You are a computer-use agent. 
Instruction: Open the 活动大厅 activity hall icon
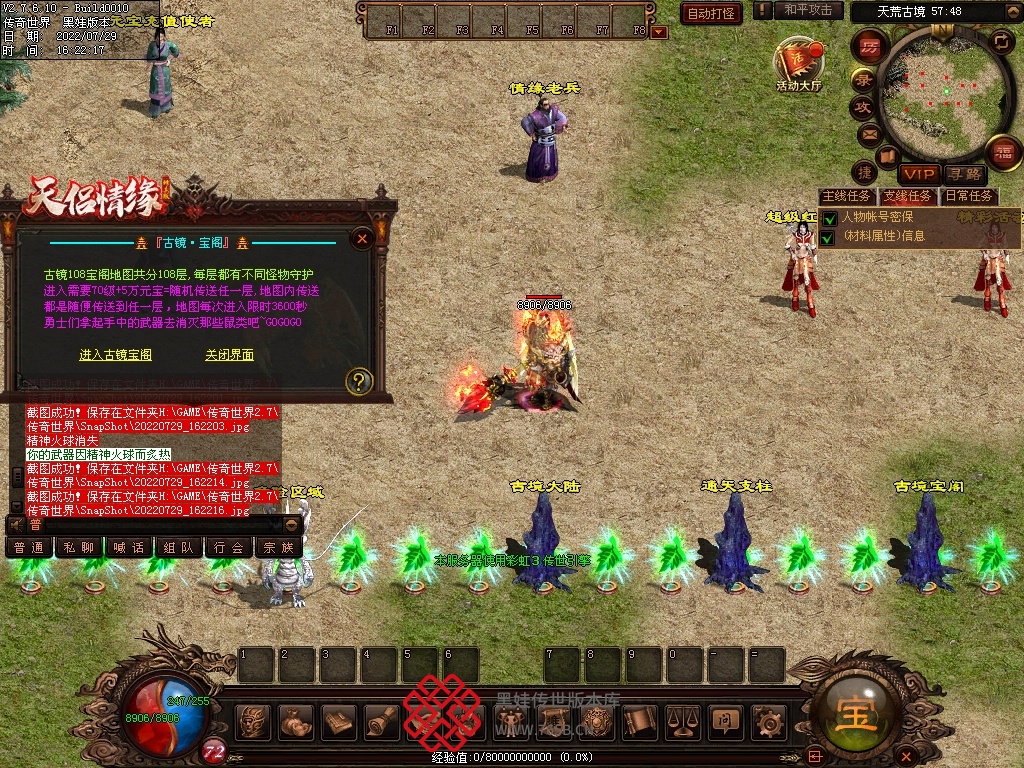pyautogui.click(x=798, y=63)
